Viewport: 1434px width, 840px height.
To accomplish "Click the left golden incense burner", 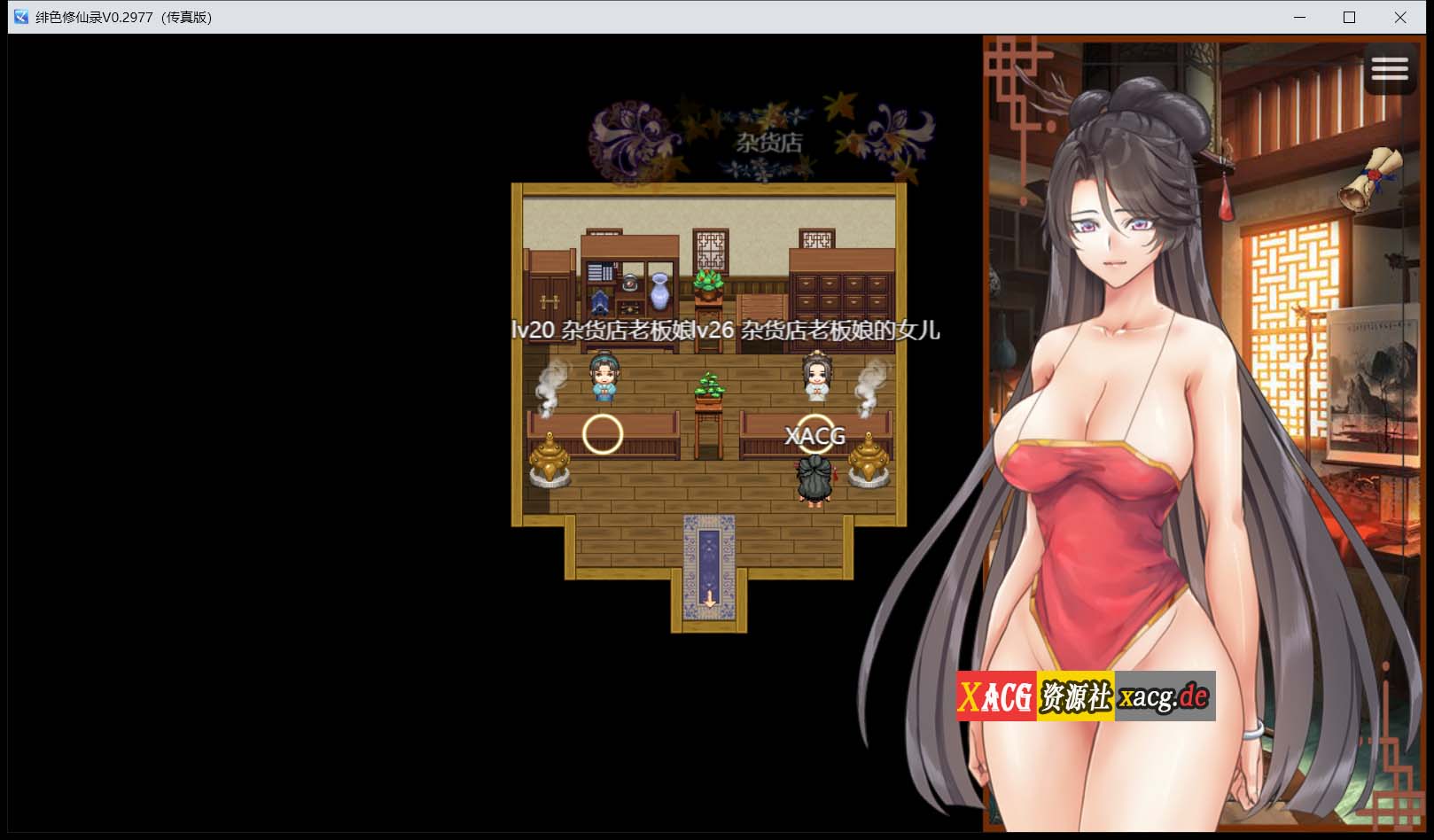I will tap(551, 459).
